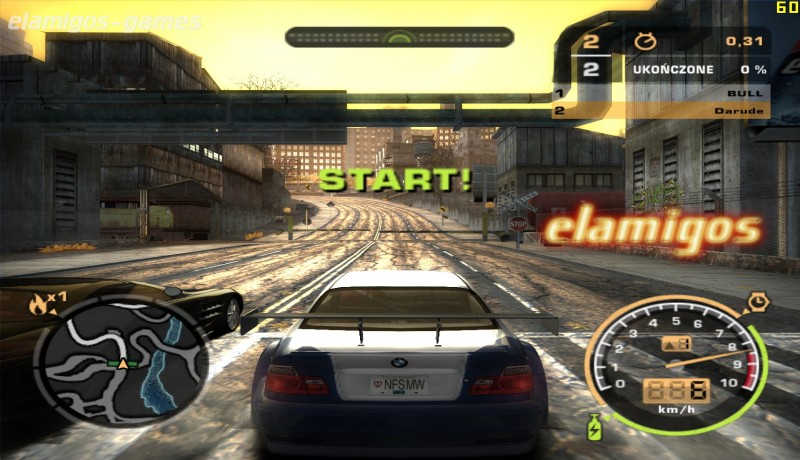Click the stopwatch icon in the race panel
Viewport: 800px width, 460px height.
[x=645, y=41]
